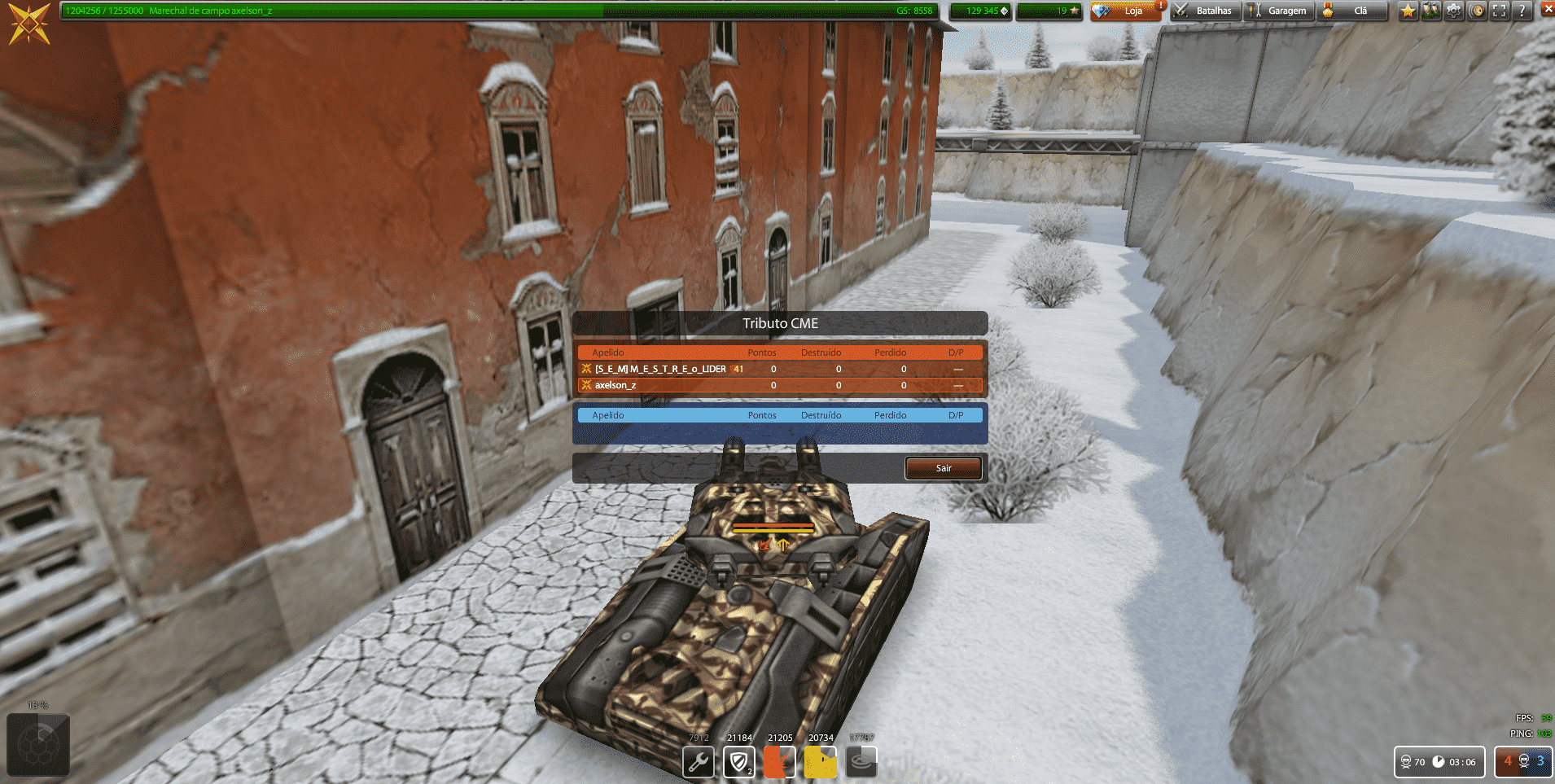Open the Garagem
The image size is (1555, 784).
click(1278, 11)
